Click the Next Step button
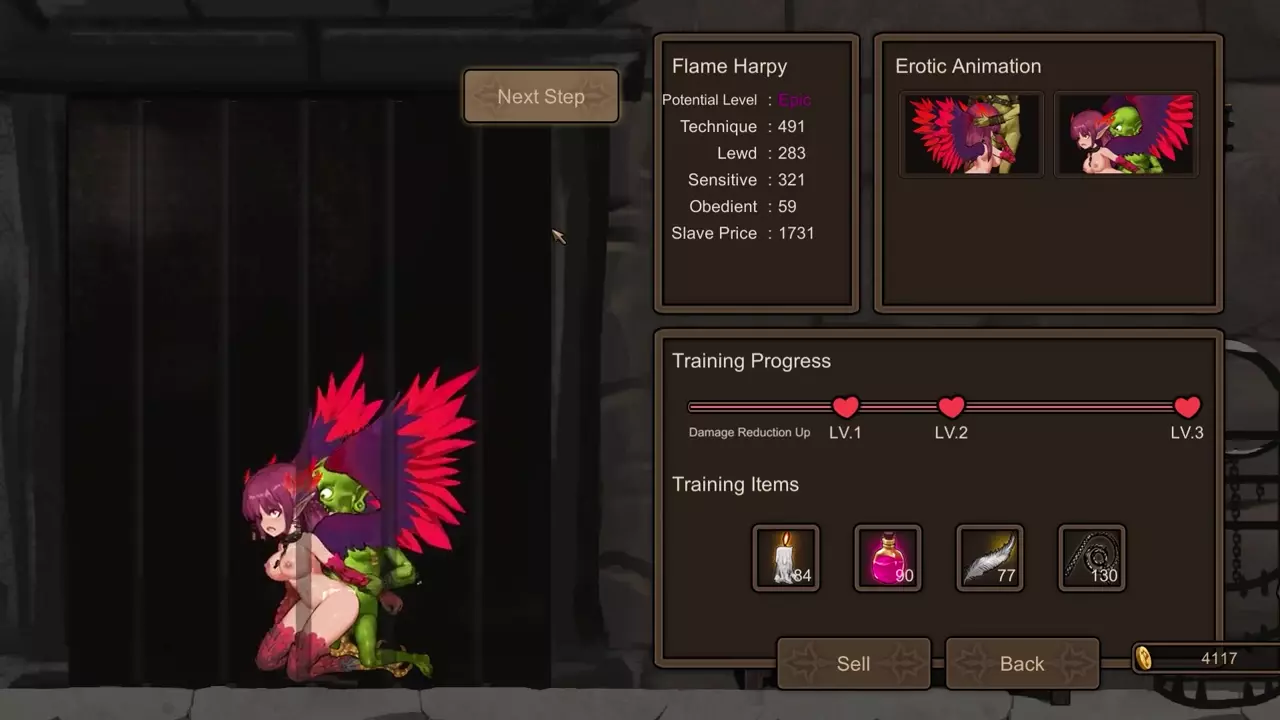Image resolution: width=1280 pixels, height=720 pixels. [541, 97]
